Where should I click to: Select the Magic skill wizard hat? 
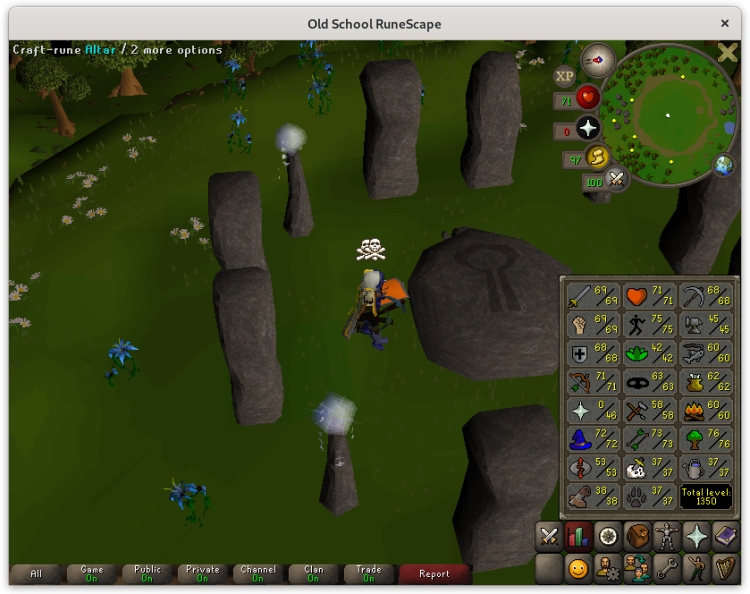[590, 439]
